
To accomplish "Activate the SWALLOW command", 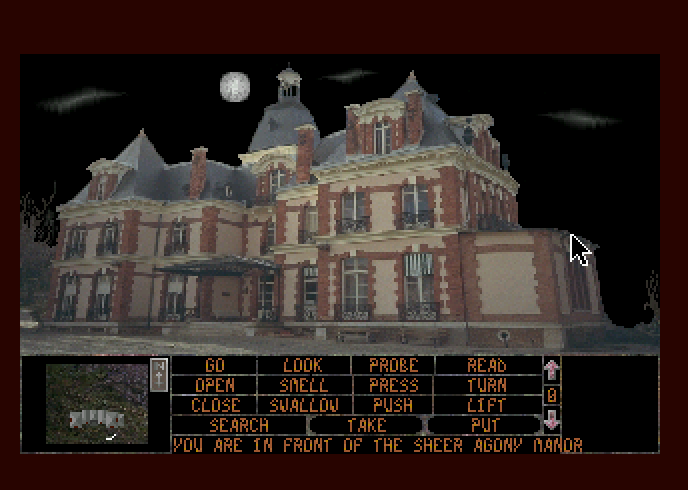I will coord(304,405).
